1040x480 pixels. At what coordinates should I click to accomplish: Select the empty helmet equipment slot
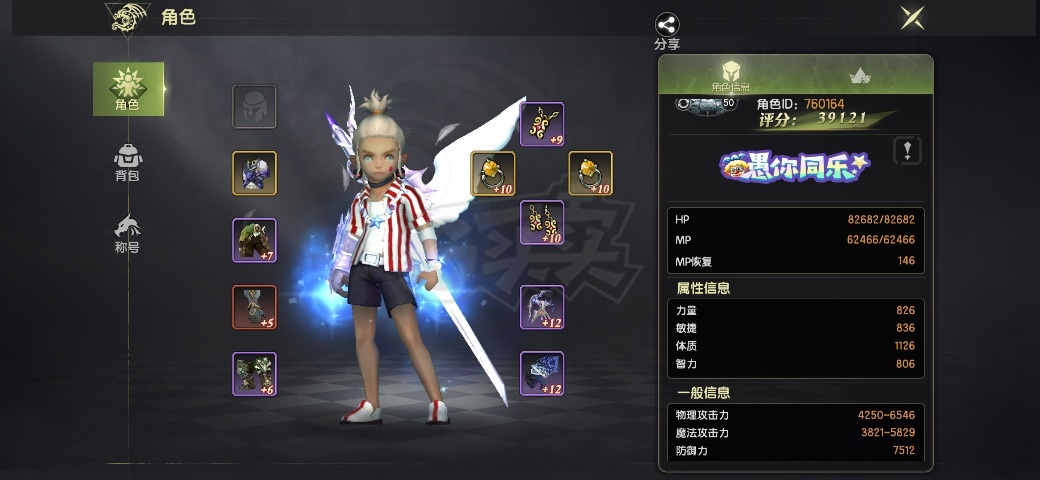click(x=254, y=107)
